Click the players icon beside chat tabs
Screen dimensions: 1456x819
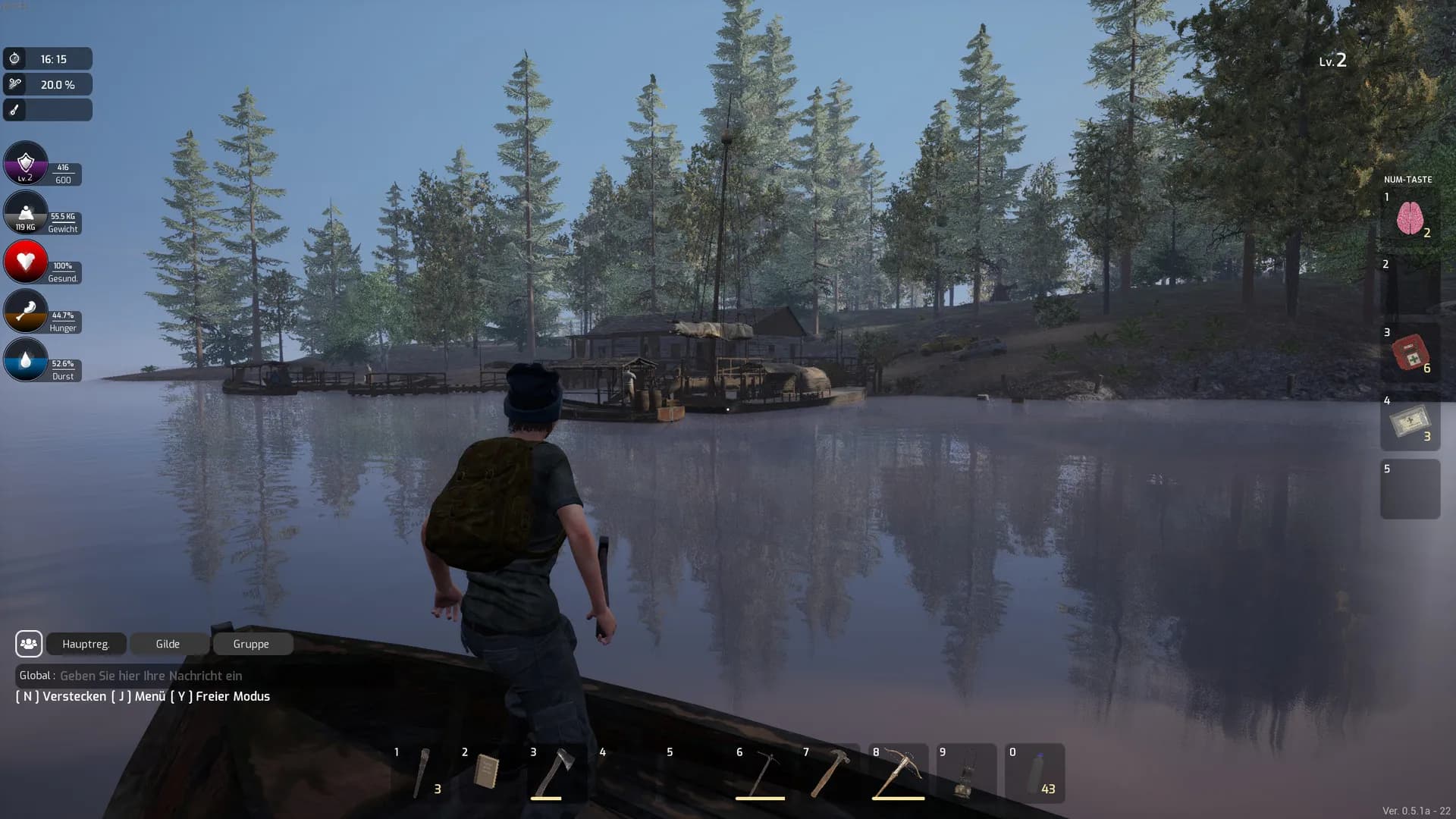(29, 644)
